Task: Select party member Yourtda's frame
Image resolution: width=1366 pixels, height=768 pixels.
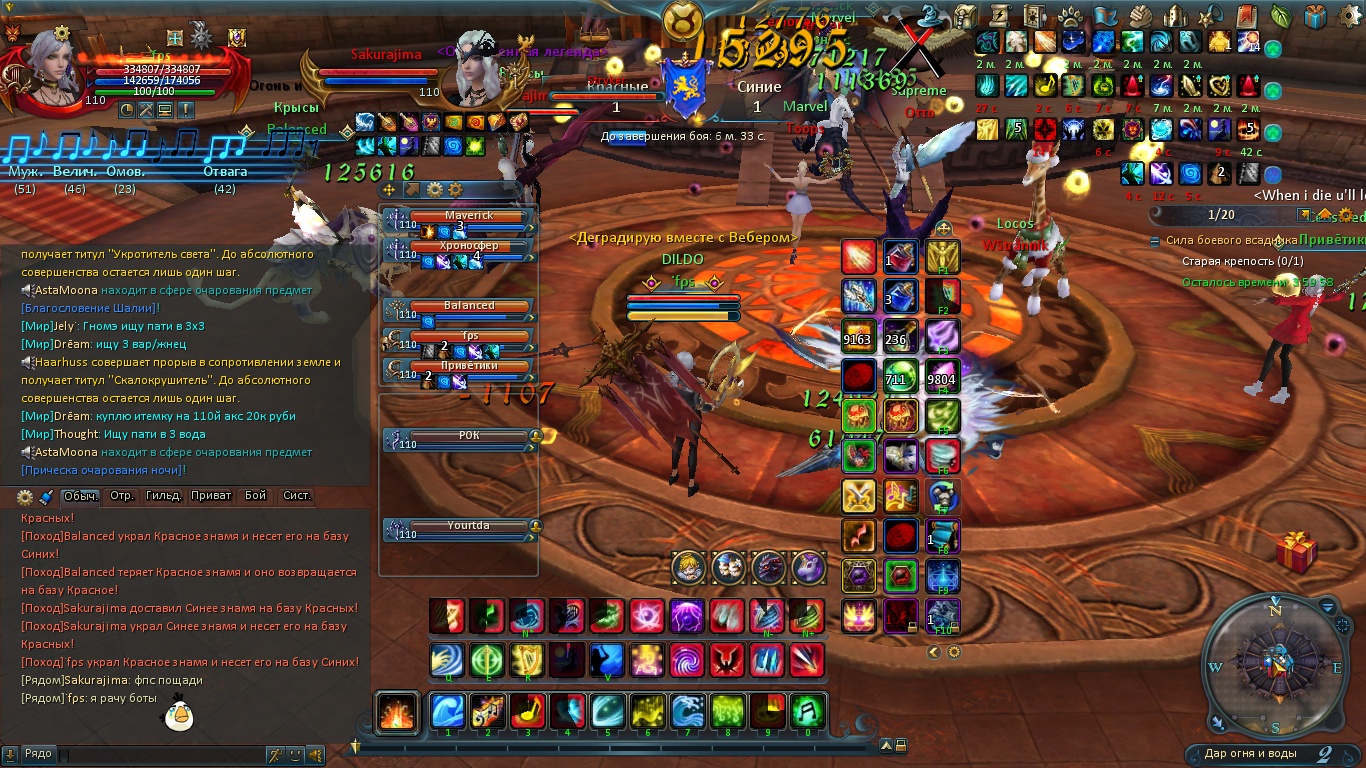Action: coord(468,526)
